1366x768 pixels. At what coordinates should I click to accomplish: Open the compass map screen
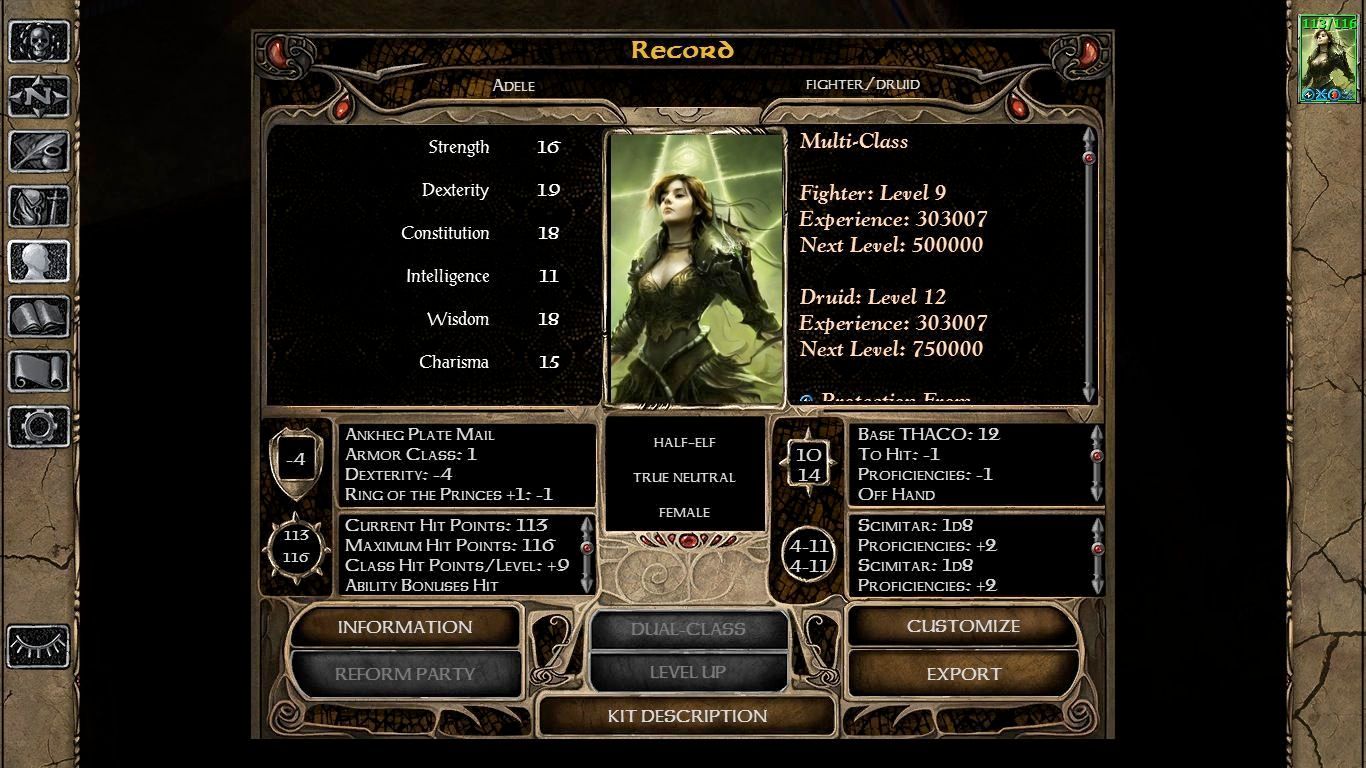pos(39,97)
